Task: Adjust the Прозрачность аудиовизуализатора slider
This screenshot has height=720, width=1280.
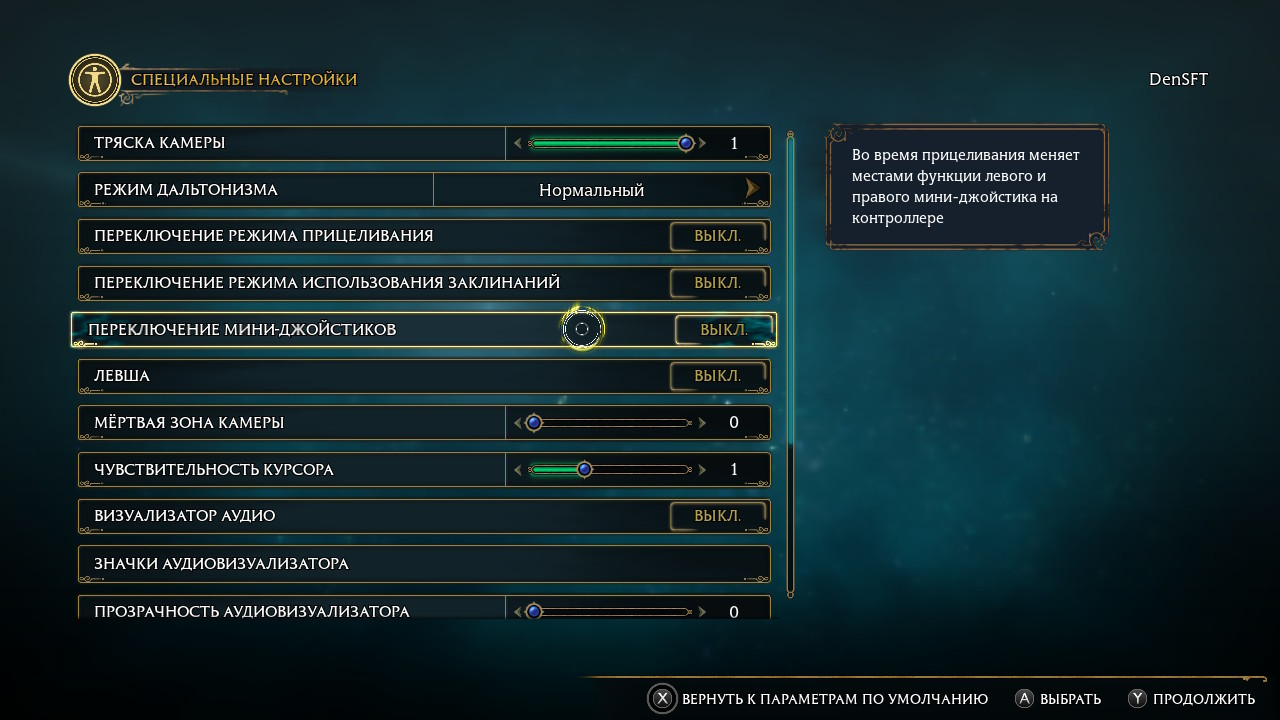Action: point(610,611)
